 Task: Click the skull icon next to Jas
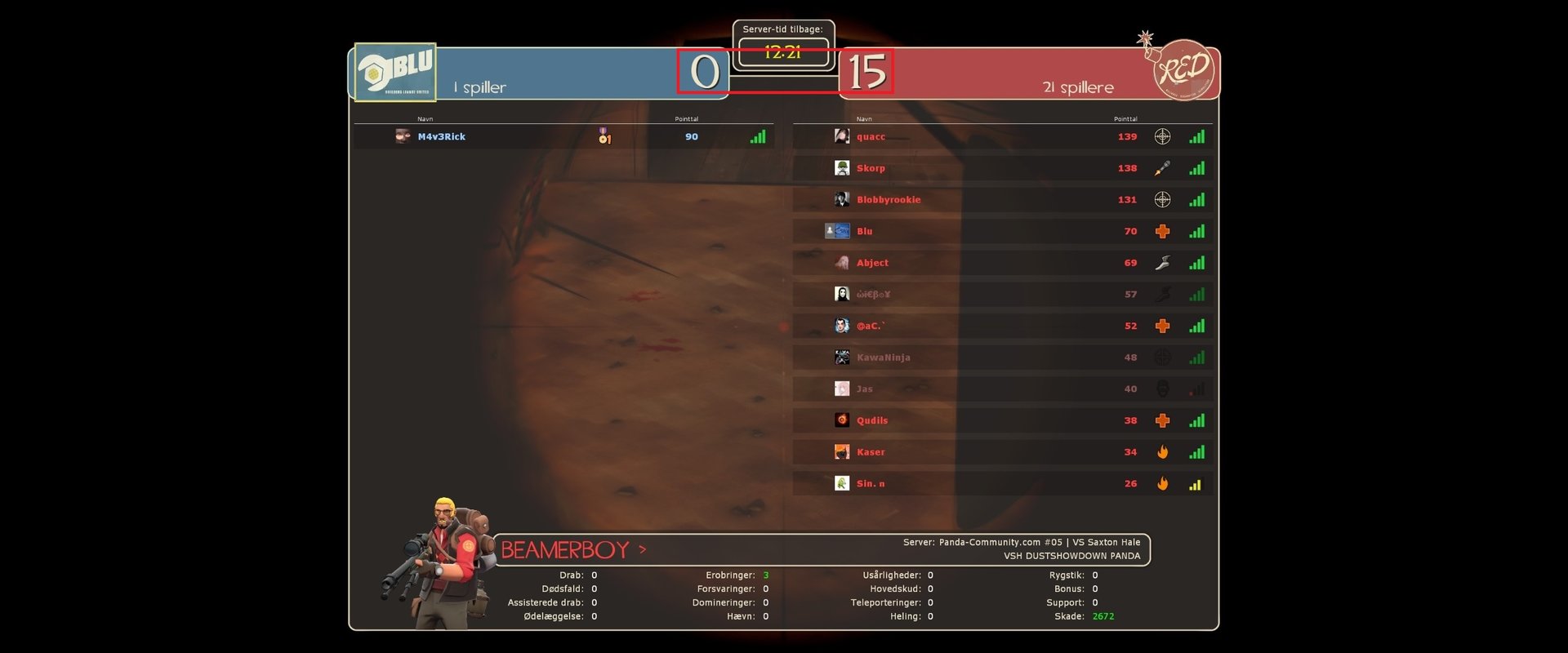(1162, 389)
